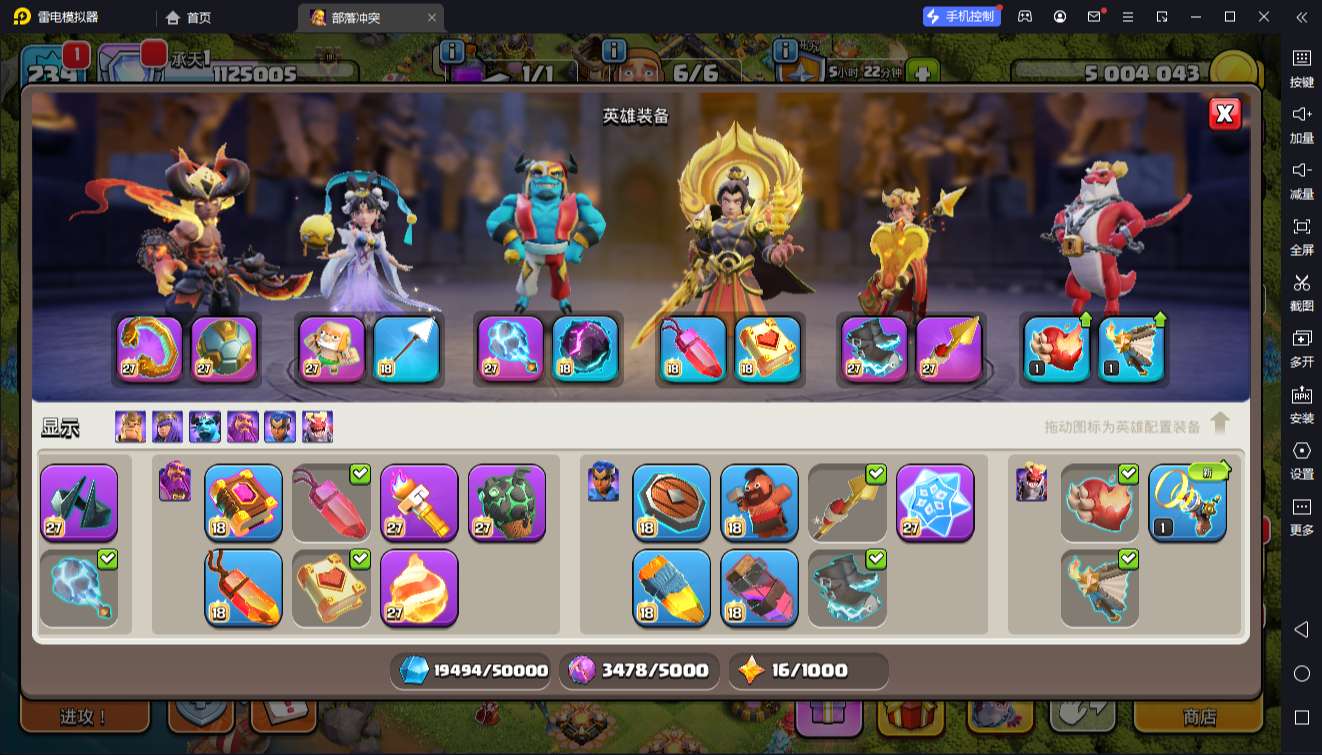
Task: Pick the Fireball equipment in inventory
Action: [x=419, y=588]
